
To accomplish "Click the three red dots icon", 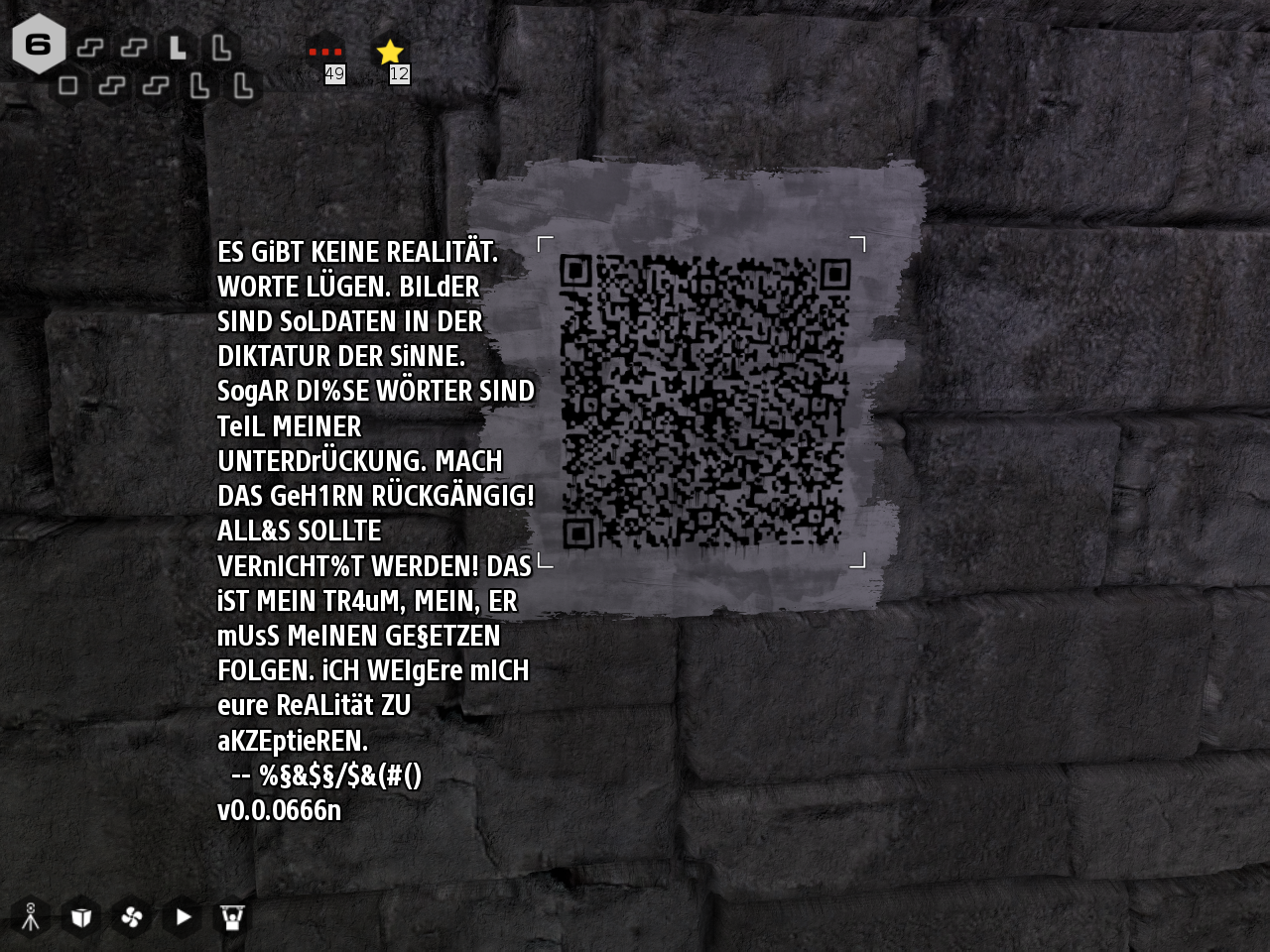I will tap(324, 52).
